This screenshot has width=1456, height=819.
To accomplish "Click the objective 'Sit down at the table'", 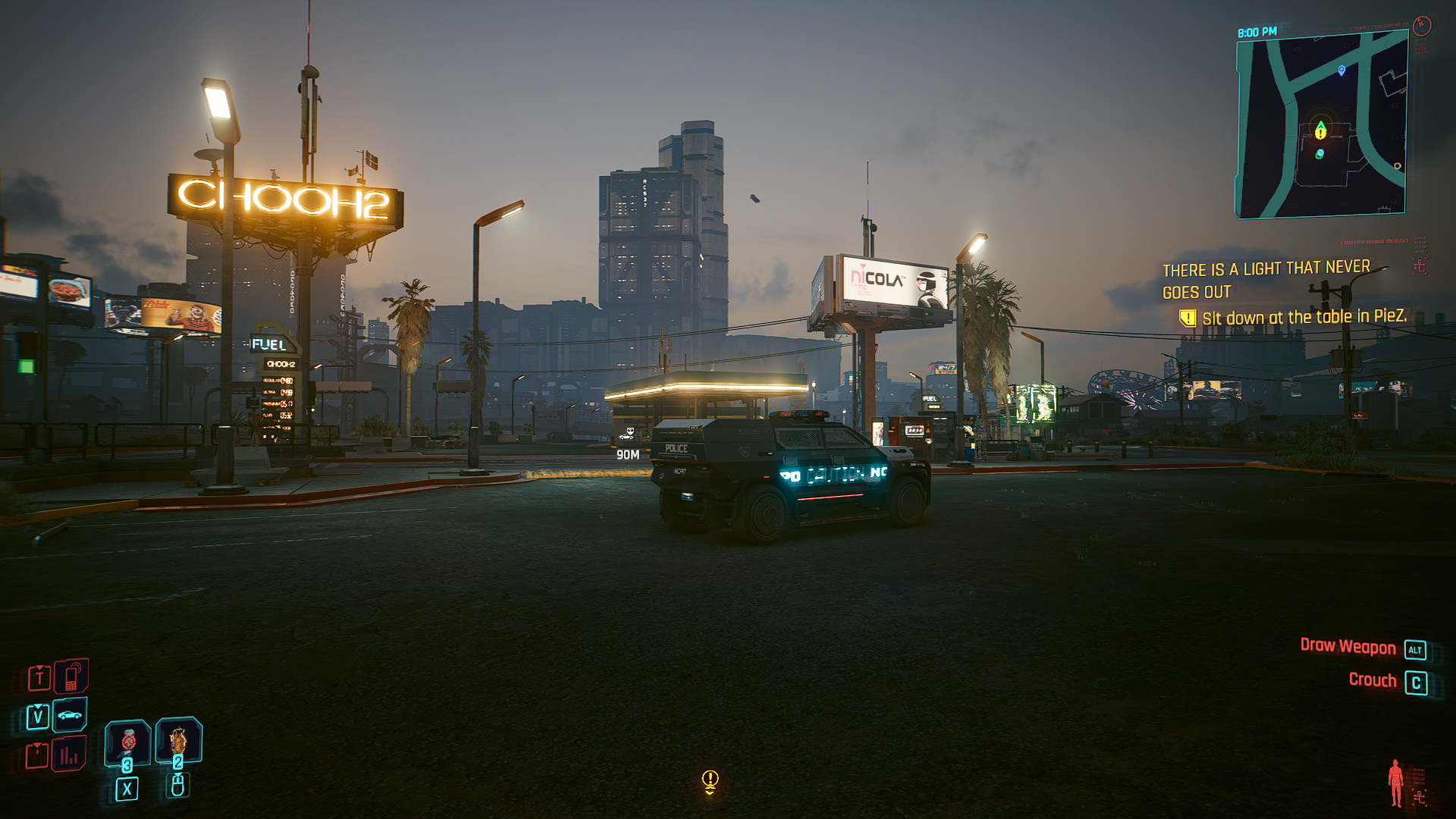I will [1304, 317].
